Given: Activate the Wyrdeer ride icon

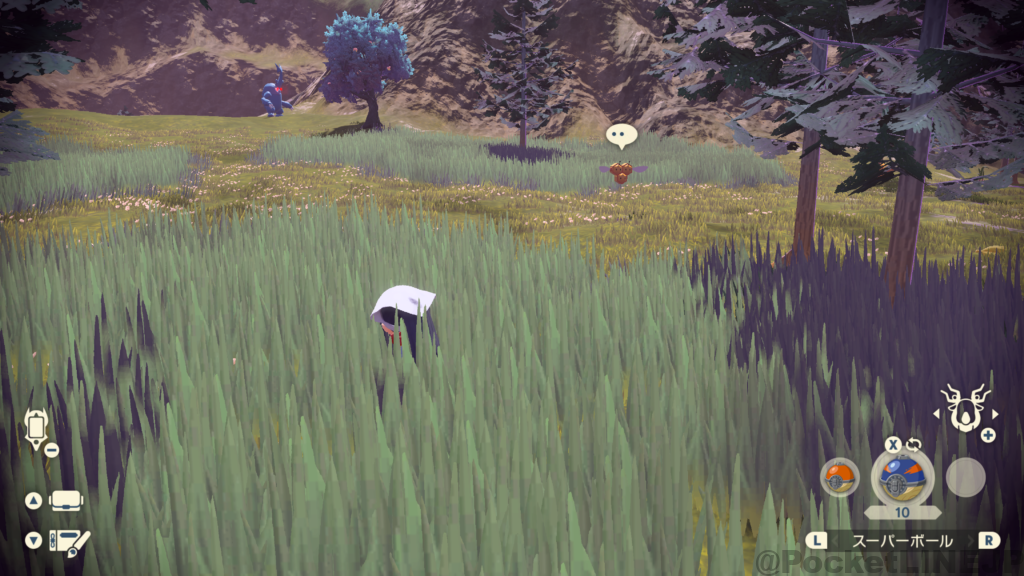Looking at the screenshot, I should (x=966, y=408).
